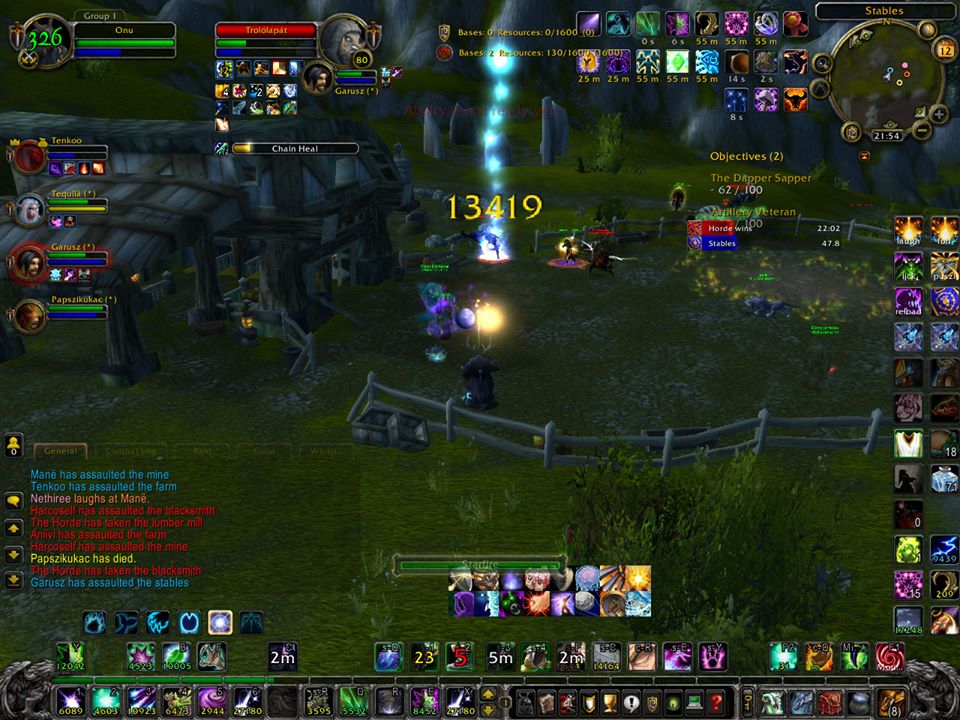Click the Objectives (2) tracker header
Image resolution: width=960 pixels, height=720 pixels.
747,157
